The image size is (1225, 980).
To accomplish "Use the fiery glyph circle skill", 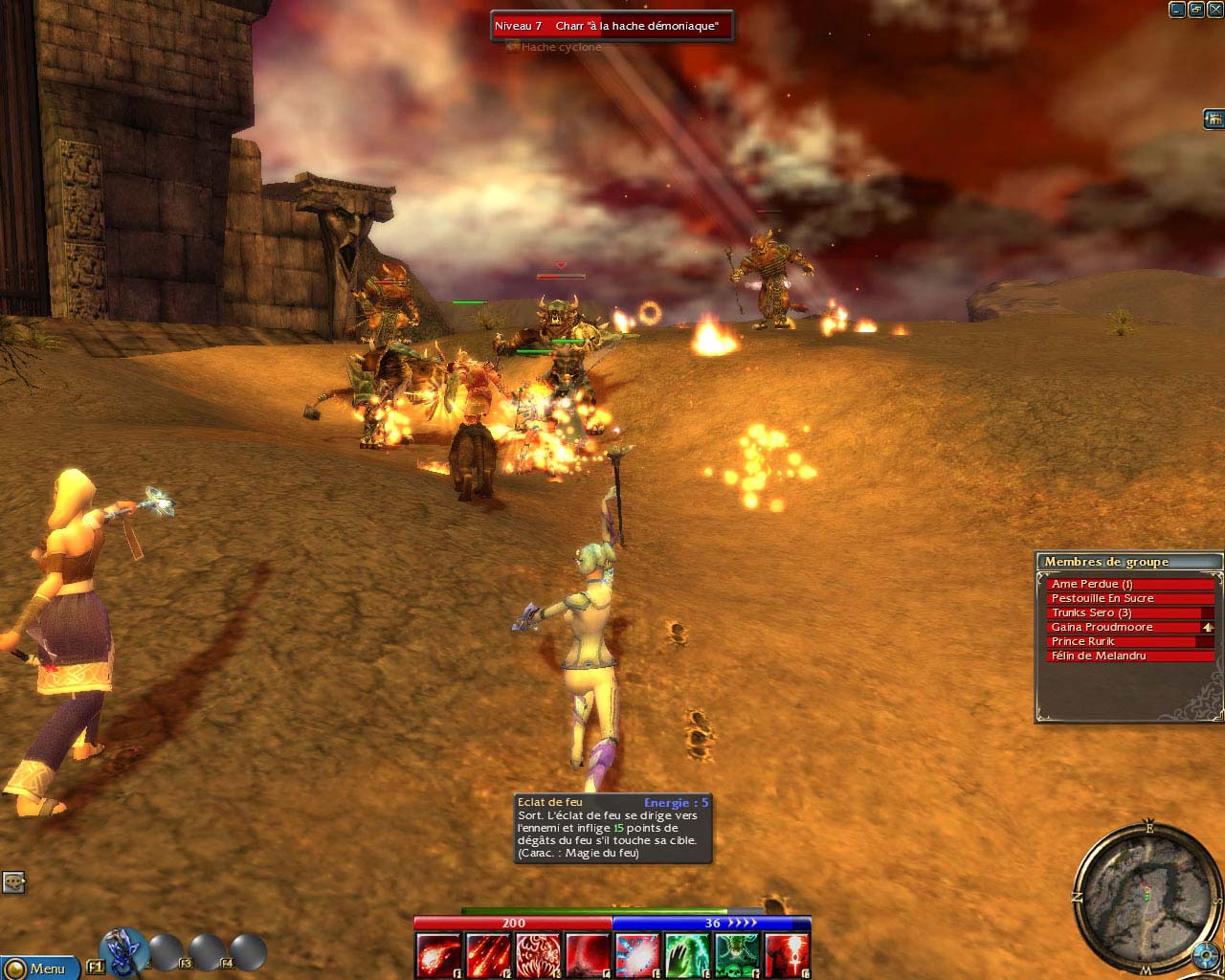I will (x=538, y=955).
